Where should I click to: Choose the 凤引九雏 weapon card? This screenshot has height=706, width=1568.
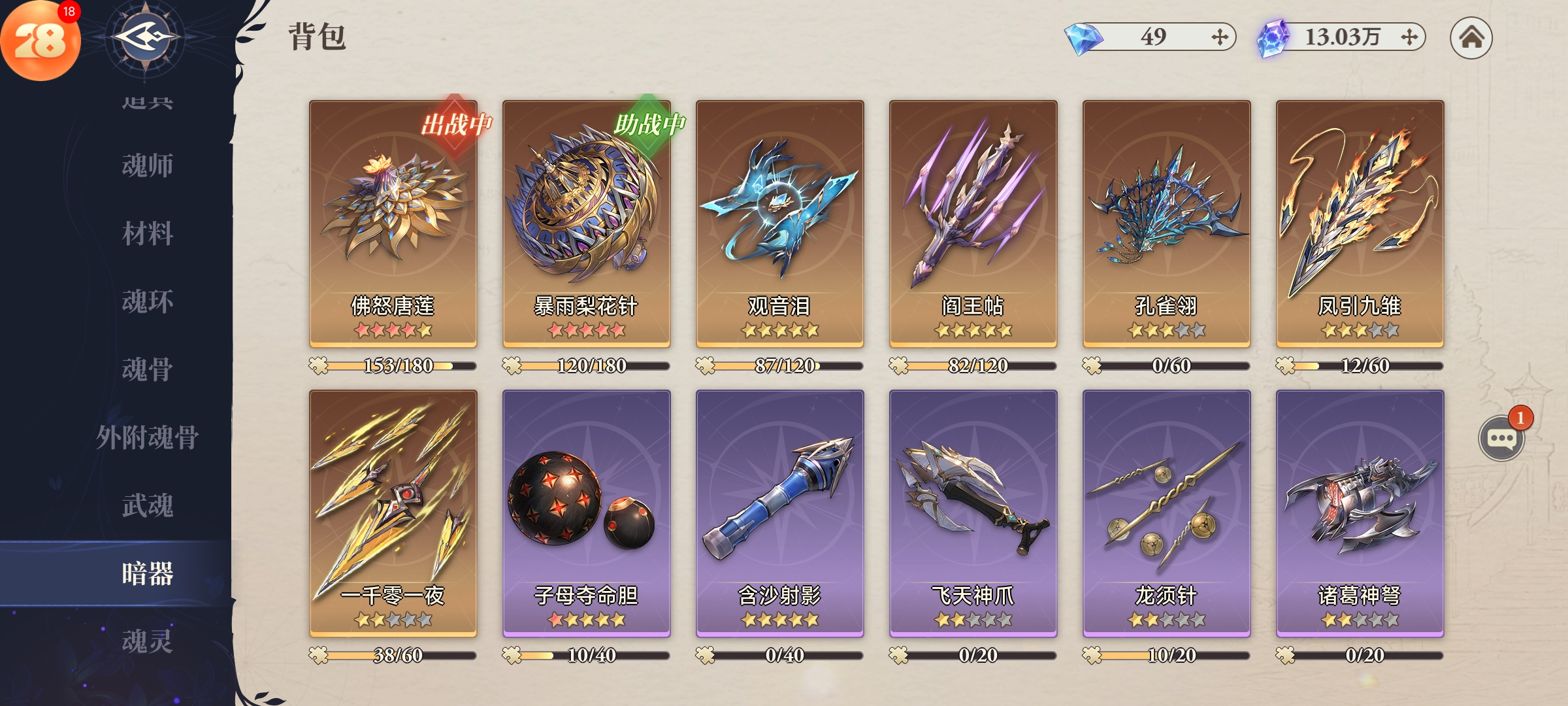pos(1360,222)
